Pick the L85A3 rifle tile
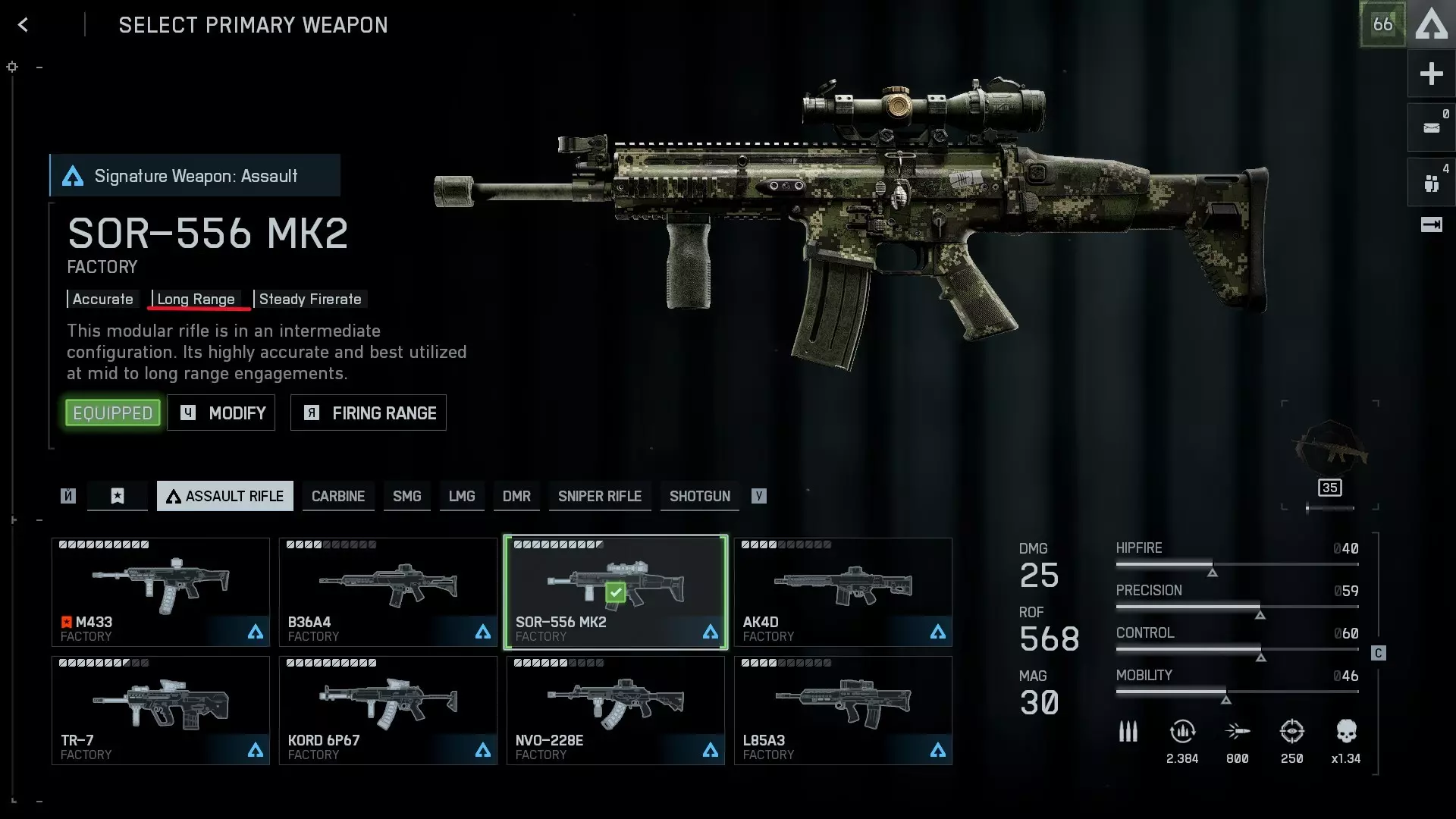 point(843,711)
